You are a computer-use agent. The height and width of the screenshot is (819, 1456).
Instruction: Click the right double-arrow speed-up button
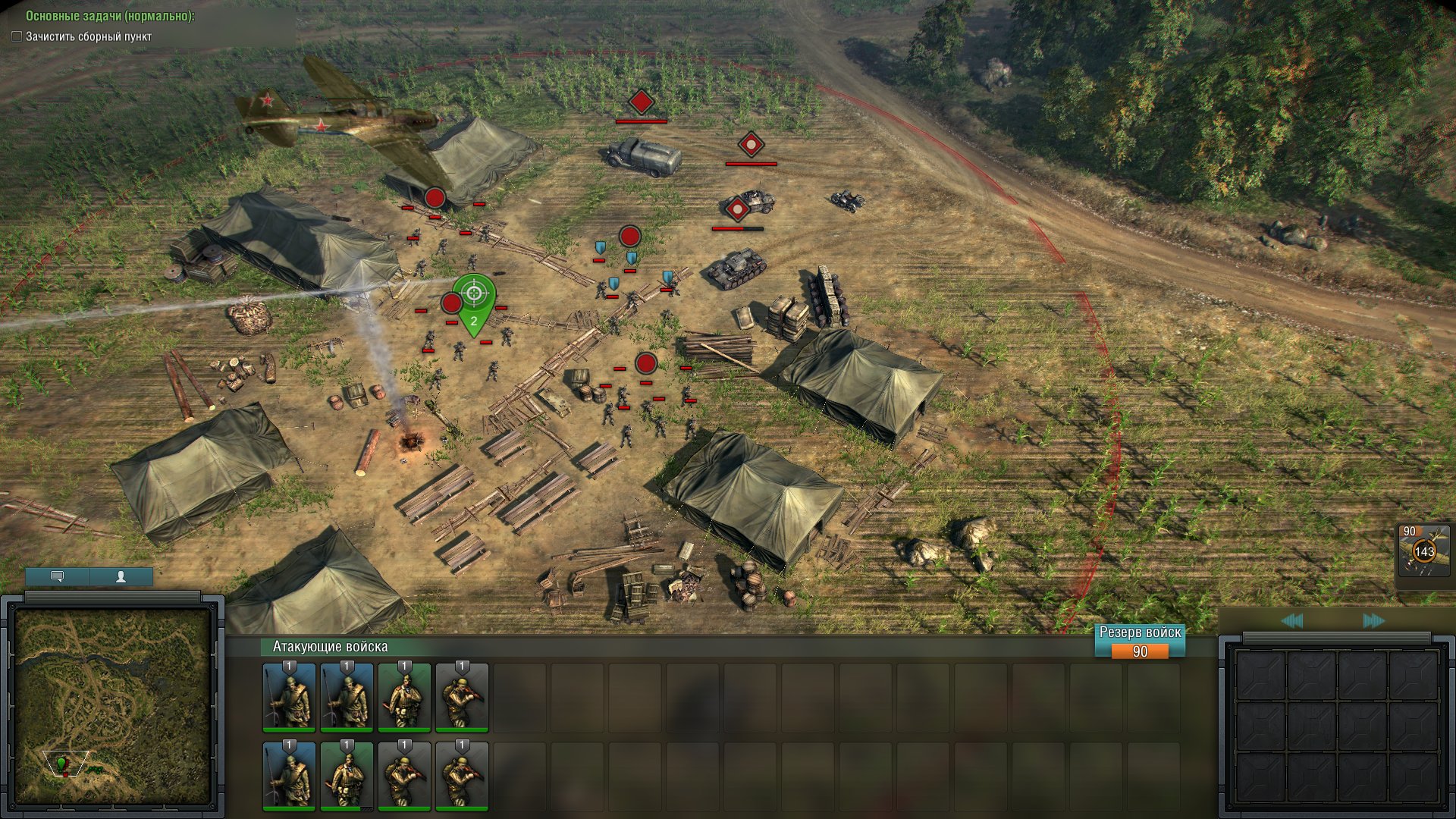point(1373,621)
